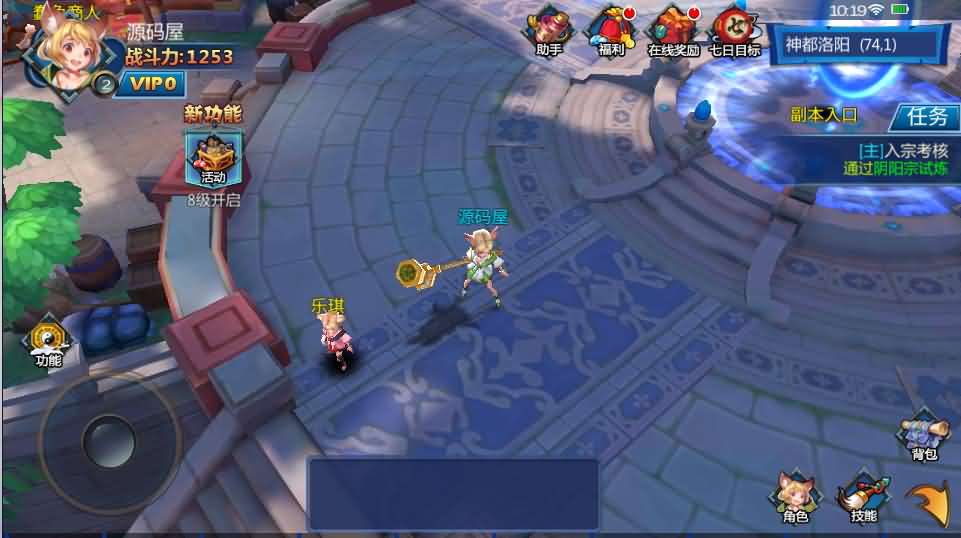Open the 角色 character sheet
The width and height of the screenshot is (961, 538).
point(795,497)
